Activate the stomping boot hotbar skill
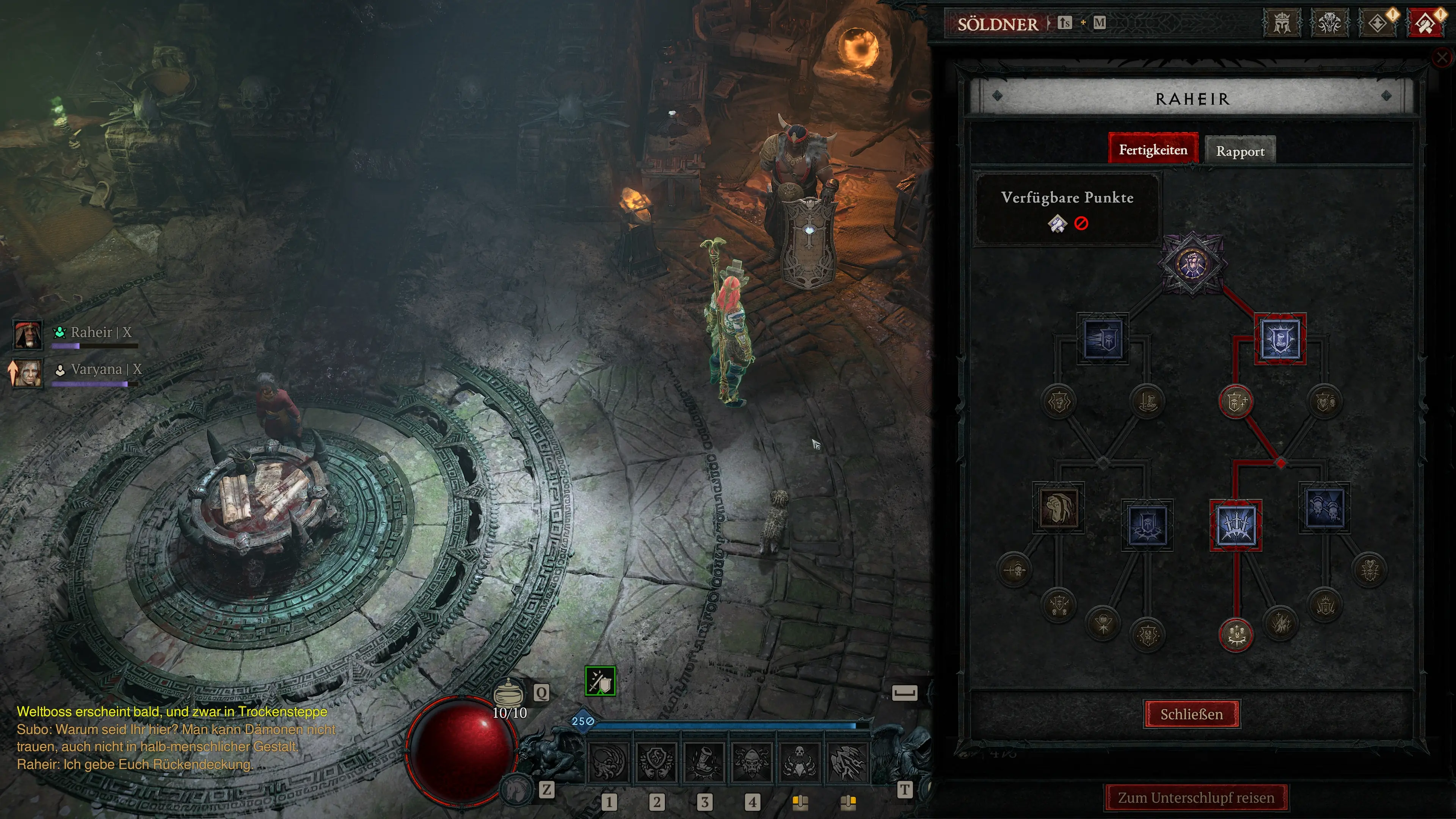This screenshot has width=1456, height=819. tap(704, 761)
